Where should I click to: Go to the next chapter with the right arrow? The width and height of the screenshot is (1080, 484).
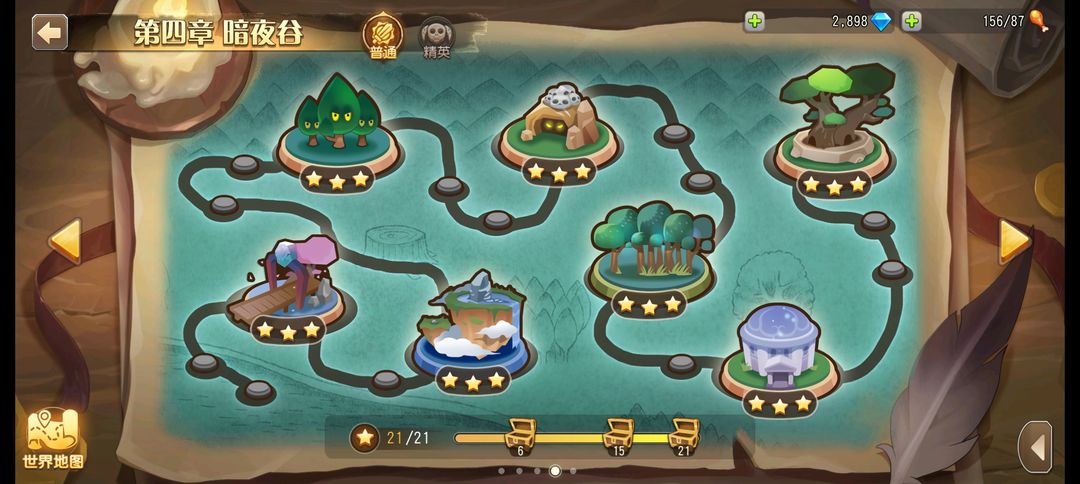click(1014, 241)
